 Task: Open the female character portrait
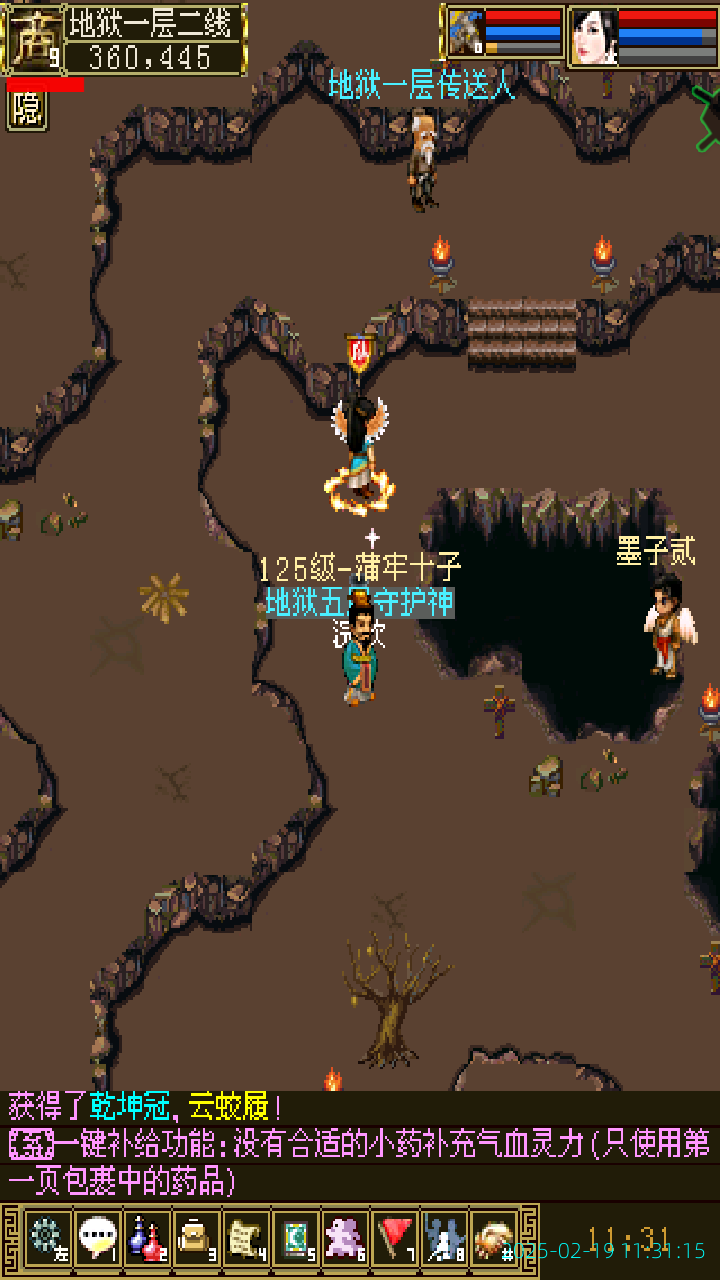tap(593, 36)
